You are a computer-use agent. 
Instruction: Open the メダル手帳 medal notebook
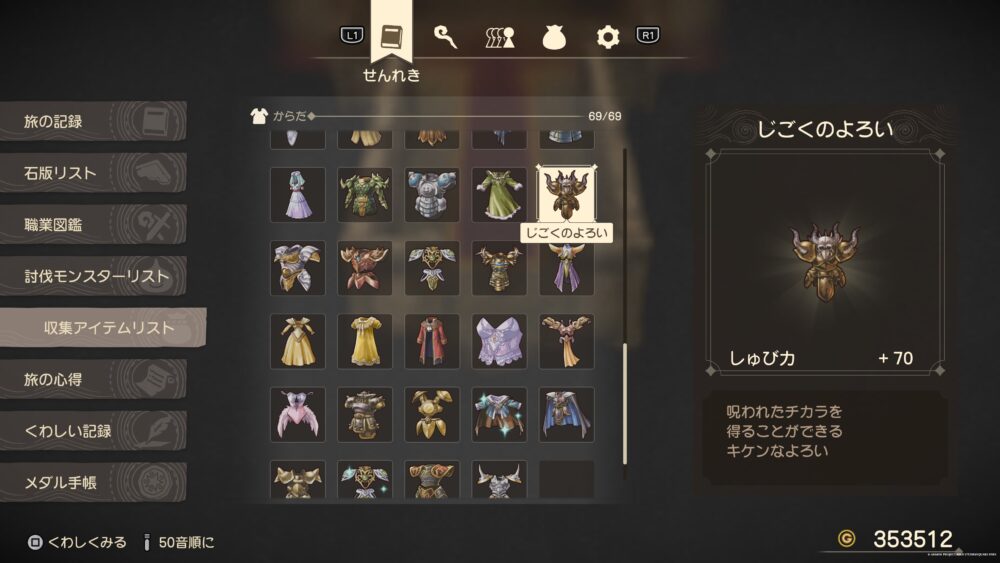tap(92, 483)
